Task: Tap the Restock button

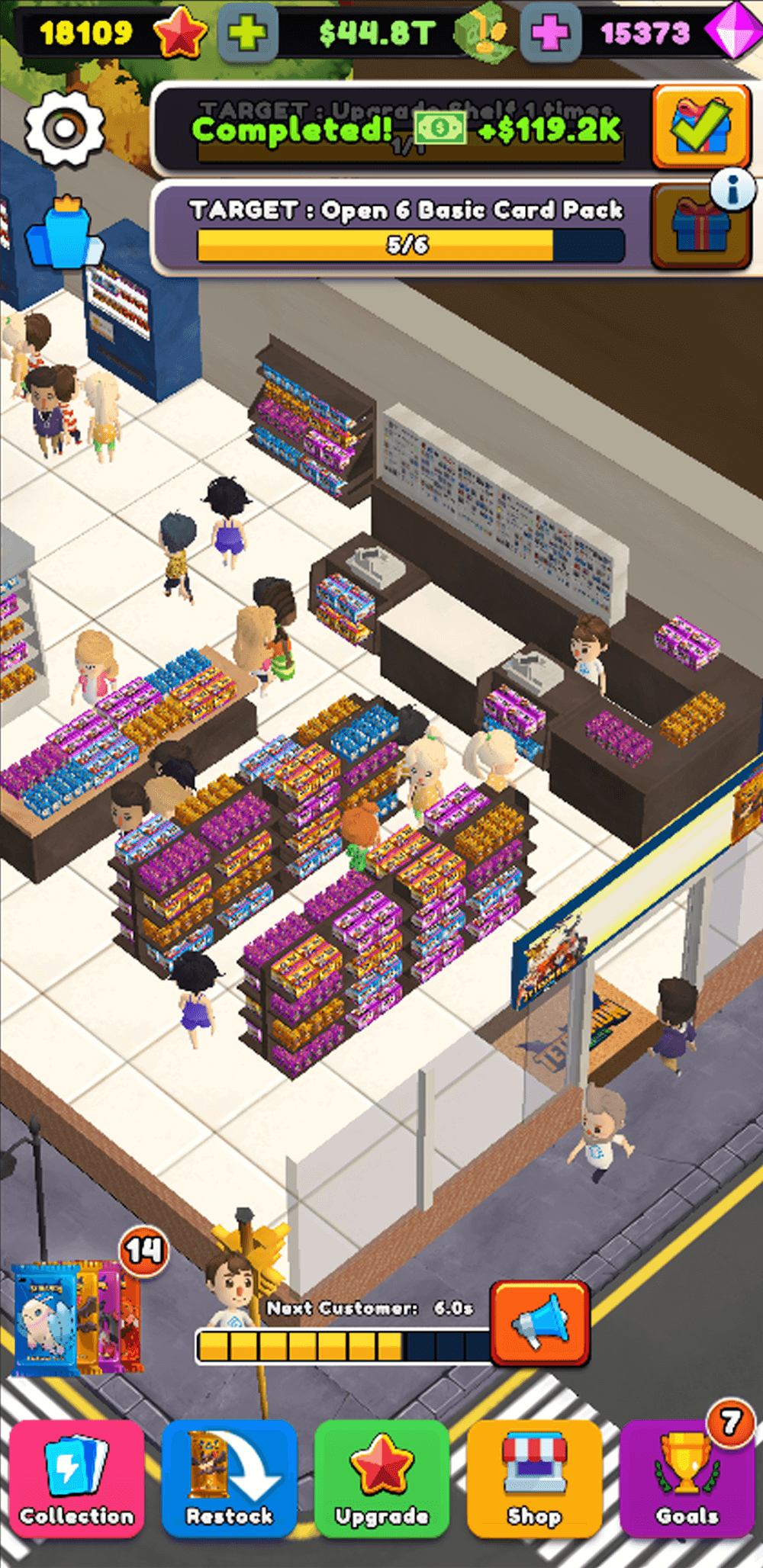Action: click(x=229, y=1478)
